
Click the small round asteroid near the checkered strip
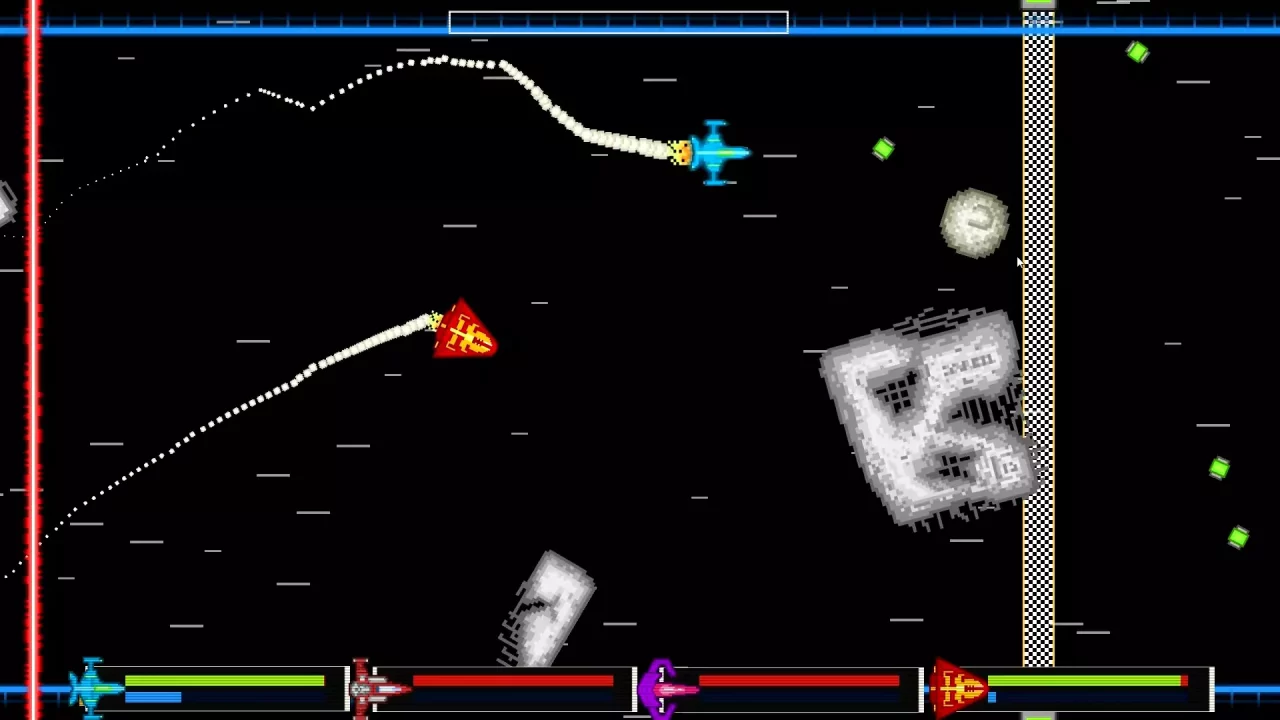pyautogui.click(x=975, y=221)
